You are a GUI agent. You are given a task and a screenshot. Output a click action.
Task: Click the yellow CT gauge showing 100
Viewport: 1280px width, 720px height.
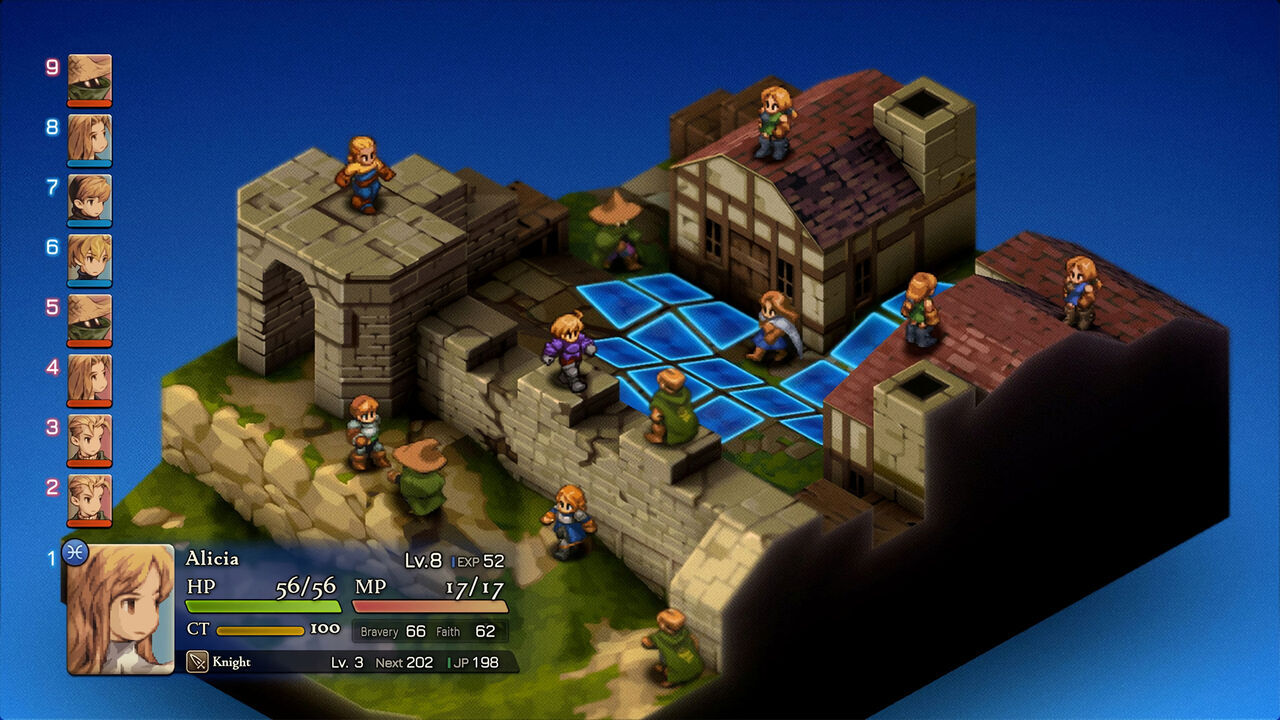(x=263, y=631)
